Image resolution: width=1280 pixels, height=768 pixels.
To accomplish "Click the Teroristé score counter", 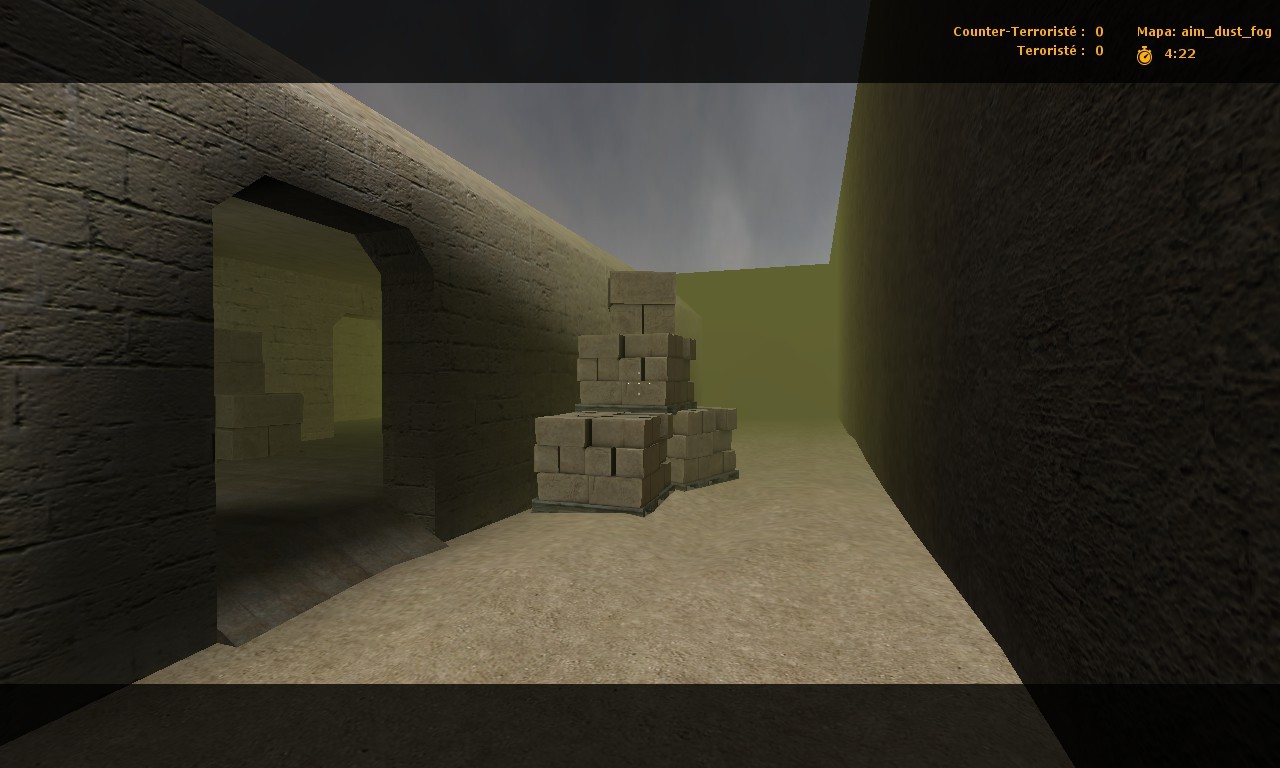I will pyautogui.click(x=1045, y=51).
